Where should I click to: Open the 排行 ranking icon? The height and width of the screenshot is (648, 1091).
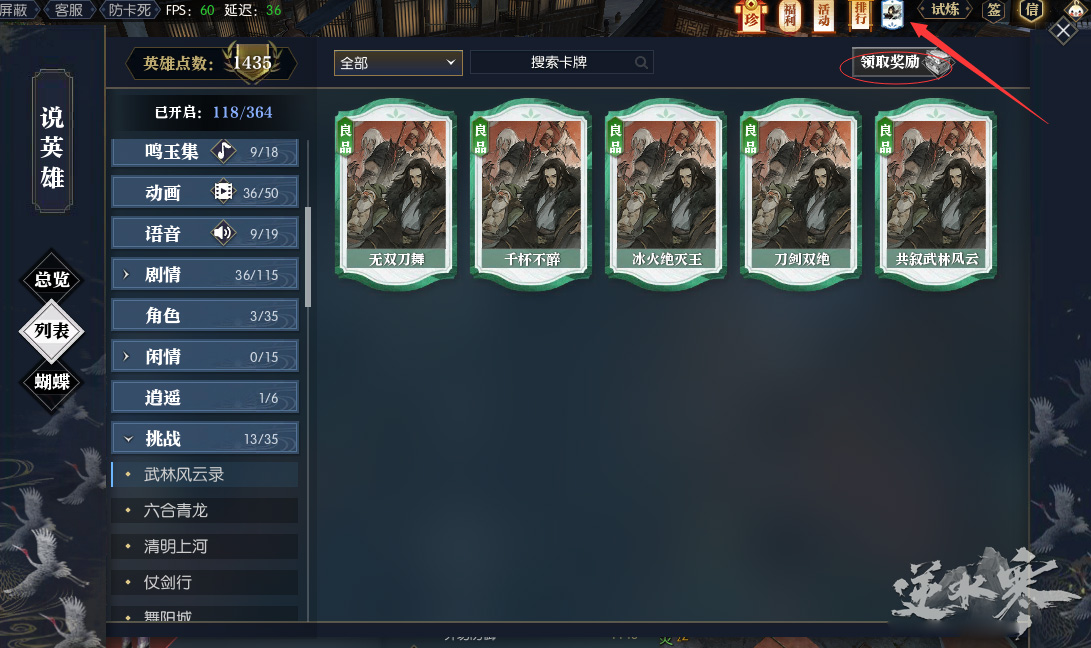click(x=859, y=14)
